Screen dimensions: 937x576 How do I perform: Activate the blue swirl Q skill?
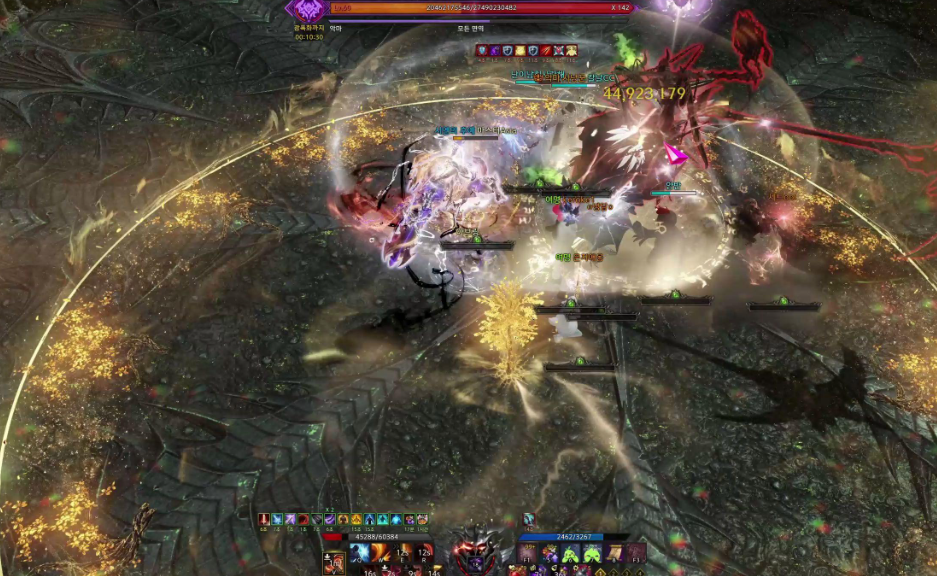[359, 553]
